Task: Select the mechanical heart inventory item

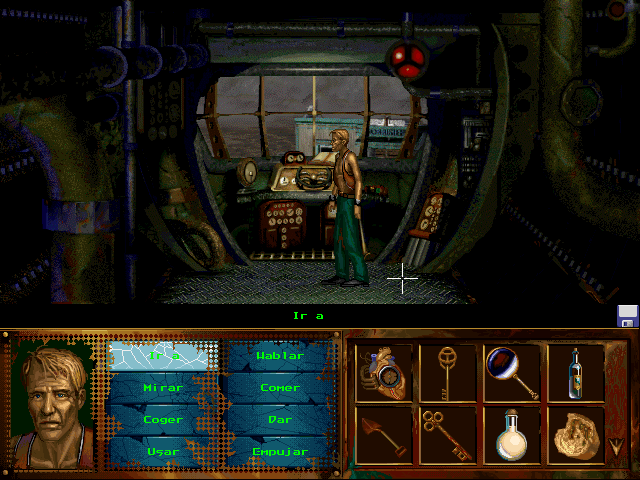Action: tap(384, 372)
